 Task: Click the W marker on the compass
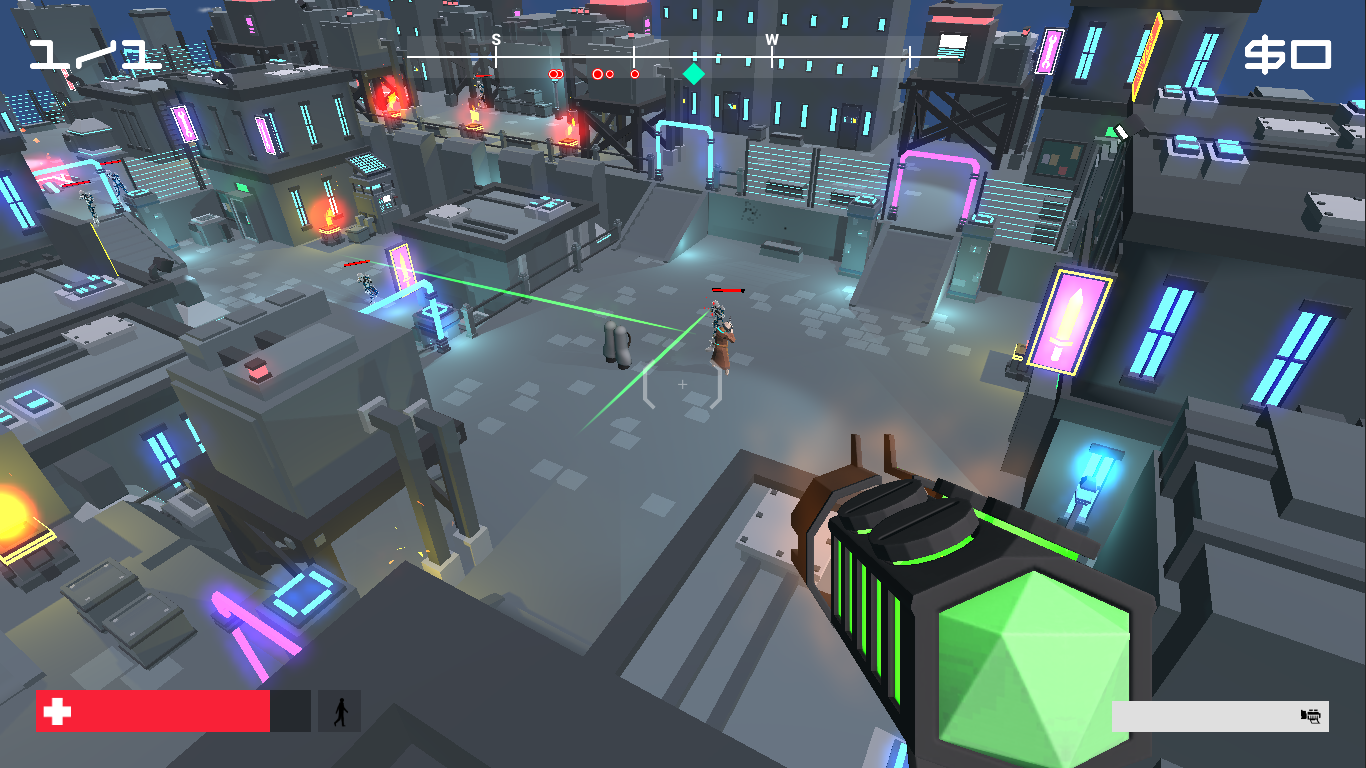click(770, 38)
